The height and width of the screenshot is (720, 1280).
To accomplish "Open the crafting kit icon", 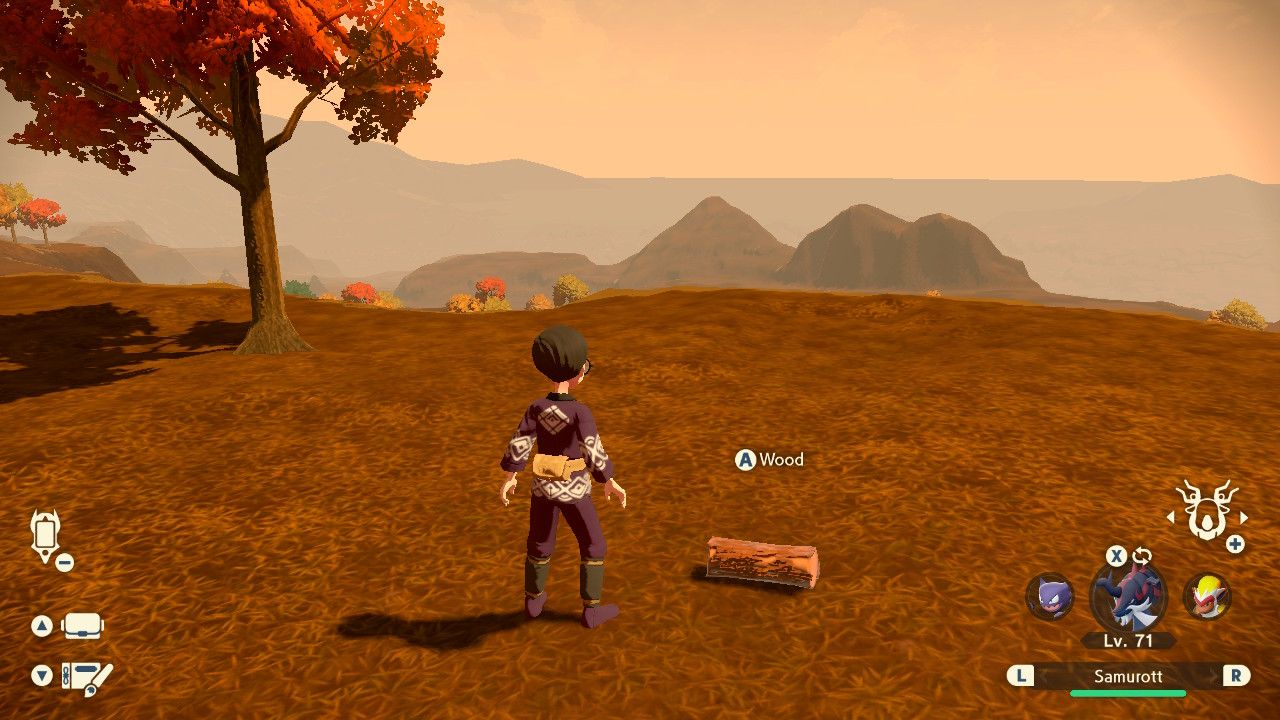I will [87, 676].
